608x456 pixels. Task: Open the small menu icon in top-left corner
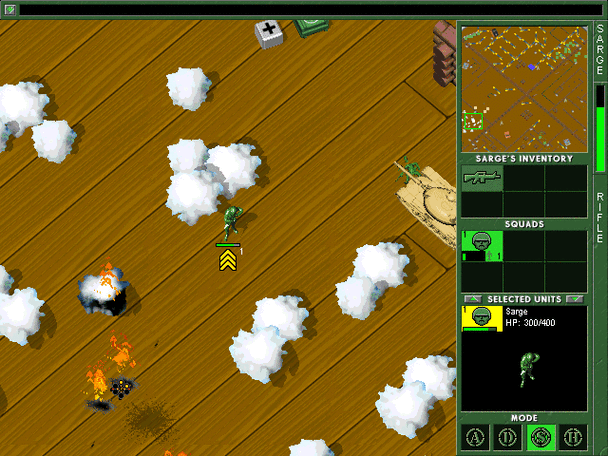(x=11, y=10)
